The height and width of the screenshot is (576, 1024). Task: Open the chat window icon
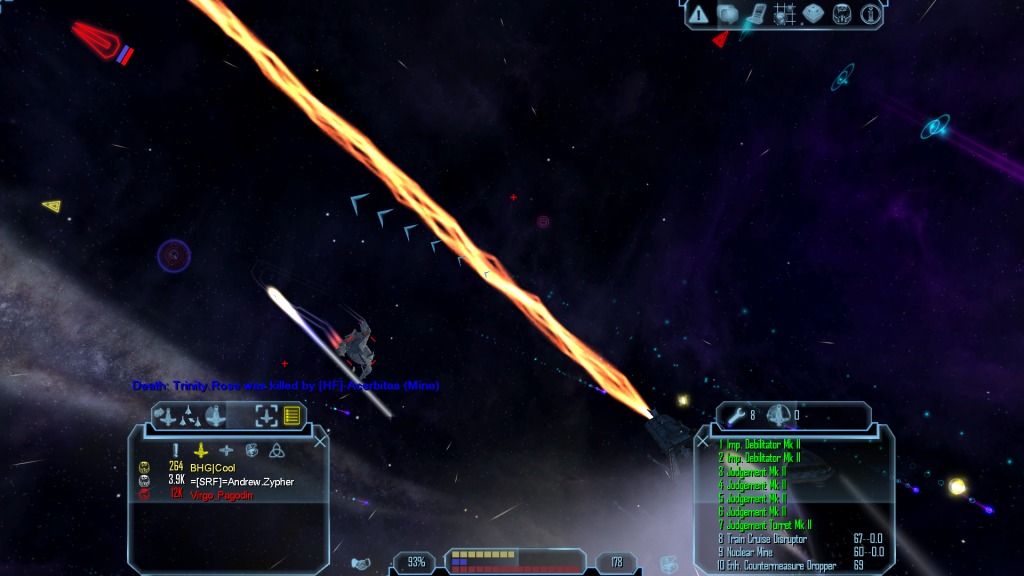tap(727, 14)
